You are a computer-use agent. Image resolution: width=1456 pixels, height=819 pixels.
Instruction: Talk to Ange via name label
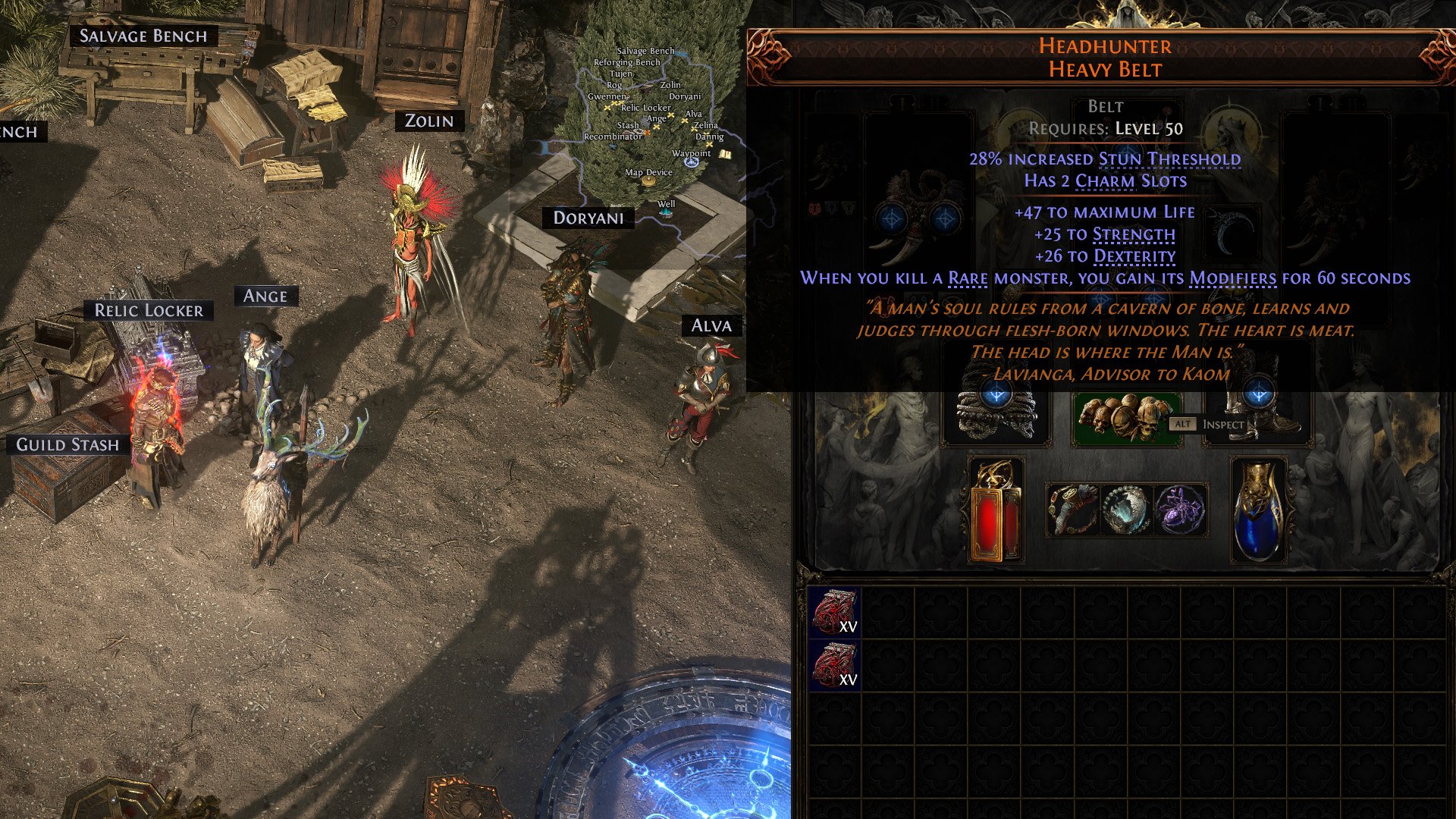pyautogui.click(x=265, y=297)
